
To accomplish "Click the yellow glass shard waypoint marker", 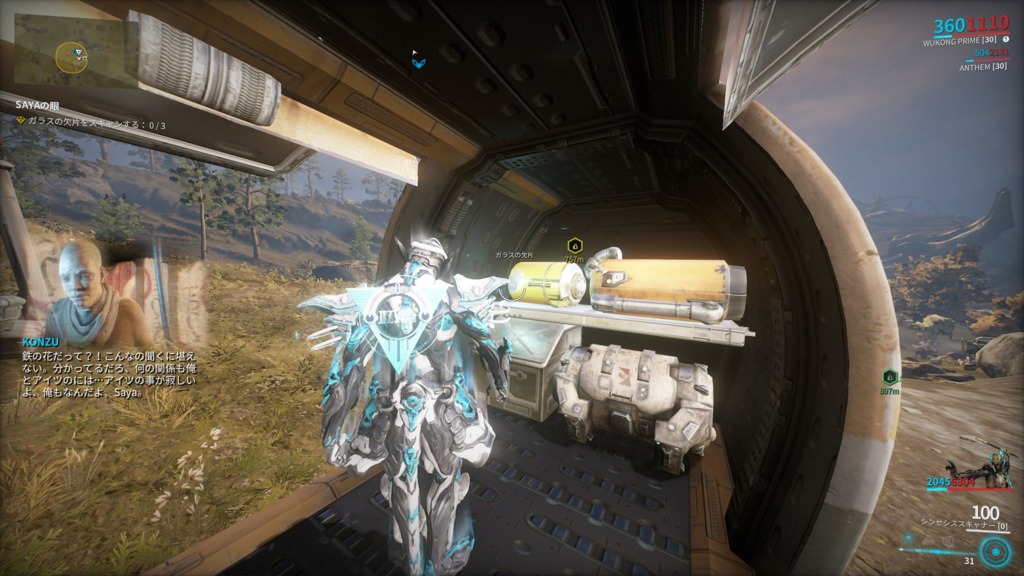I will 574,245.
